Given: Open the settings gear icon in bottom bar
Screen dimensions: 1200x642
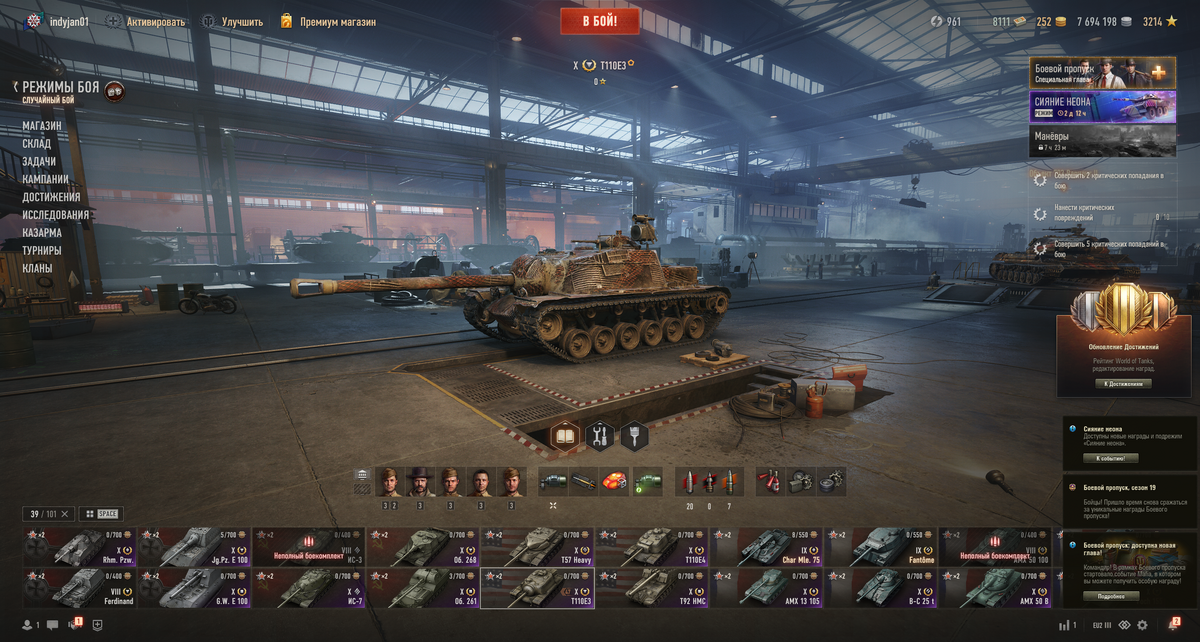Looking at the screenshot, I should (x=1142, y=625).
